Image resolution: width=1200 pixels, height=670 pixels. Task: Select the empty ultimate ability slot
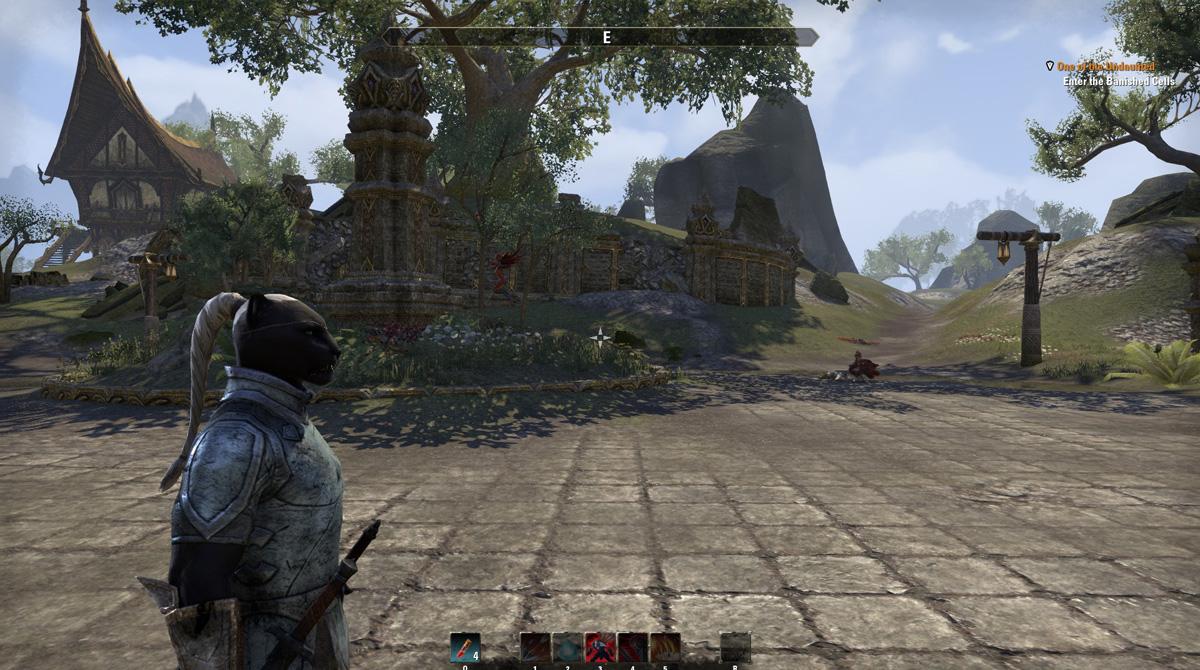735,647
